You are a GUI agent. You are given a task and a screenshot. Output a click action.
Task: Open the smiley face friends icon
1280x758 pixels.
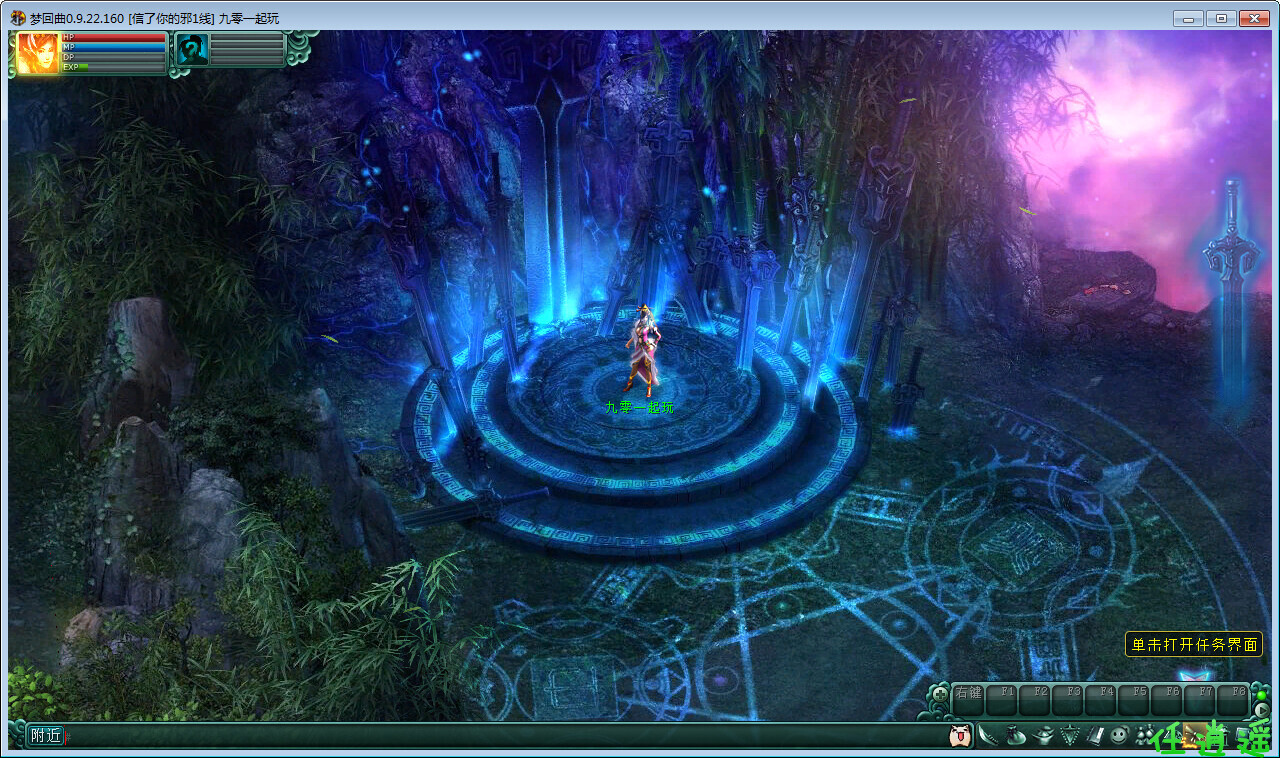pyautogui.click(x=1120, y=737)
